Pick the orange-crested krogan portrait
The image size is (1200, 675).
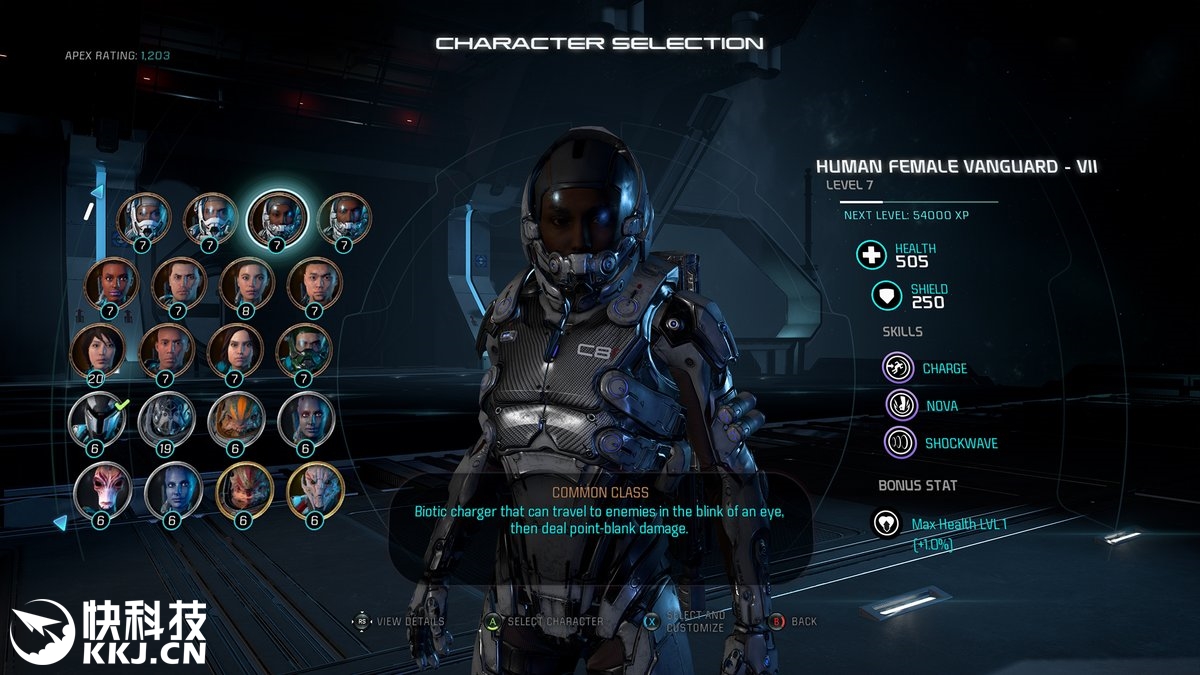(x=235, y=419)
